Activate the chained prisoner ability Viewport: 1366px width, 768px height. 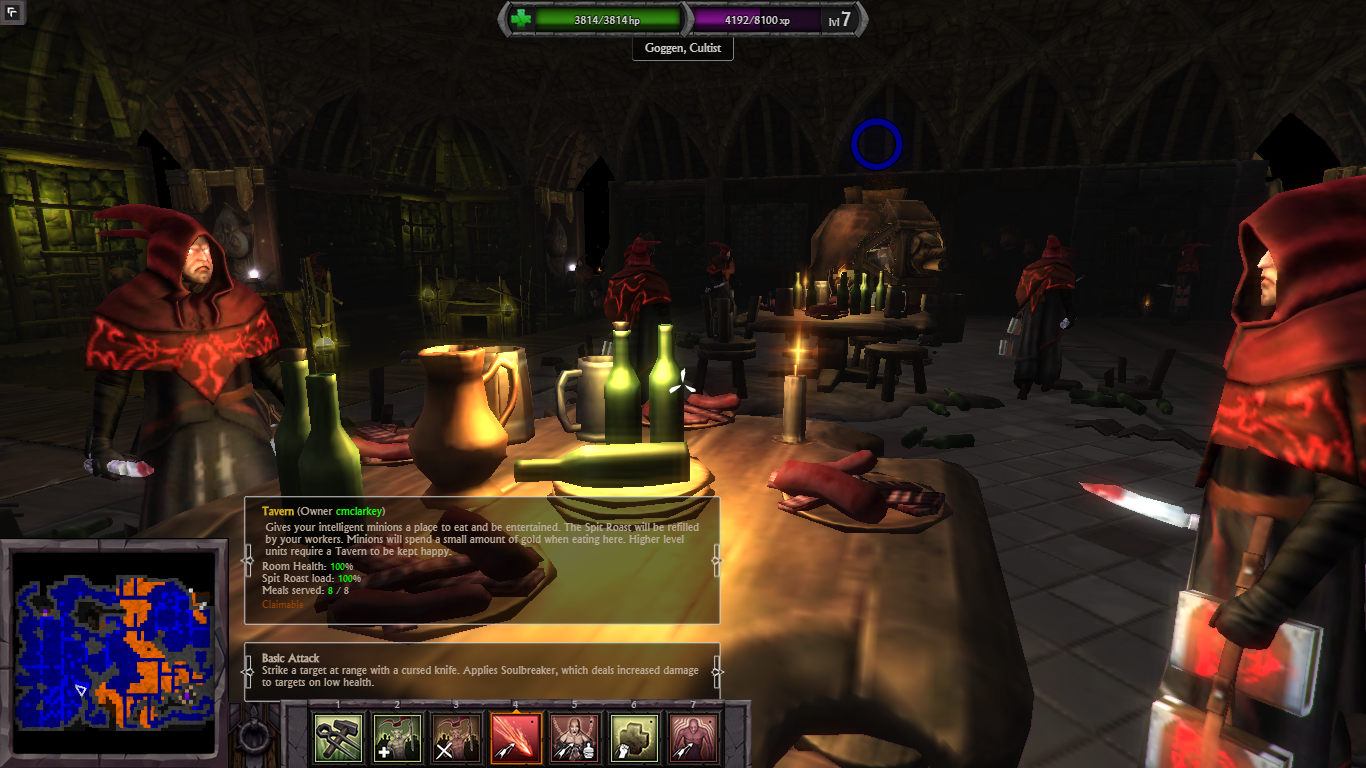(x=575, y=738)
